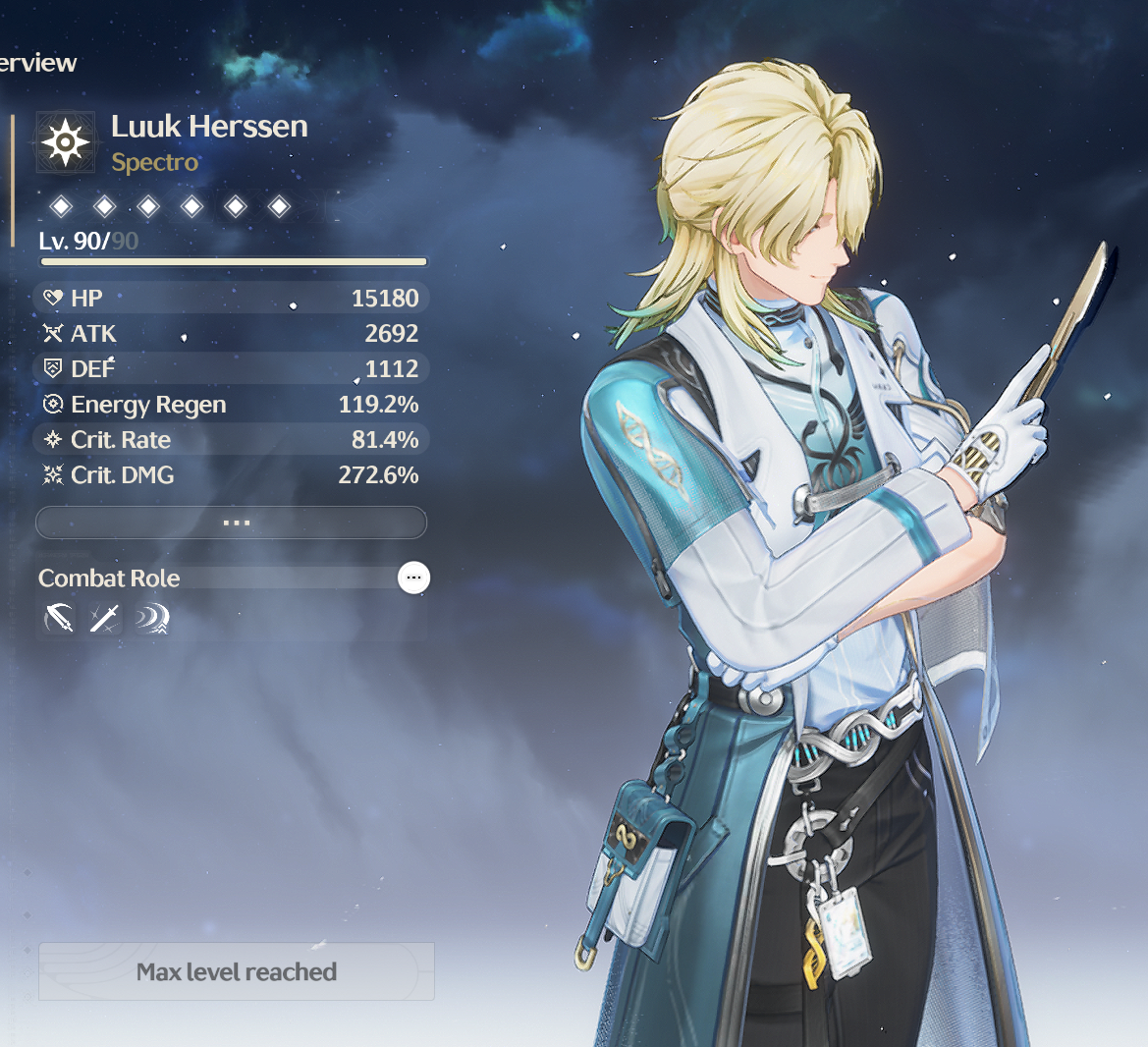View the swirl wave combat role icon

point(151,619)
